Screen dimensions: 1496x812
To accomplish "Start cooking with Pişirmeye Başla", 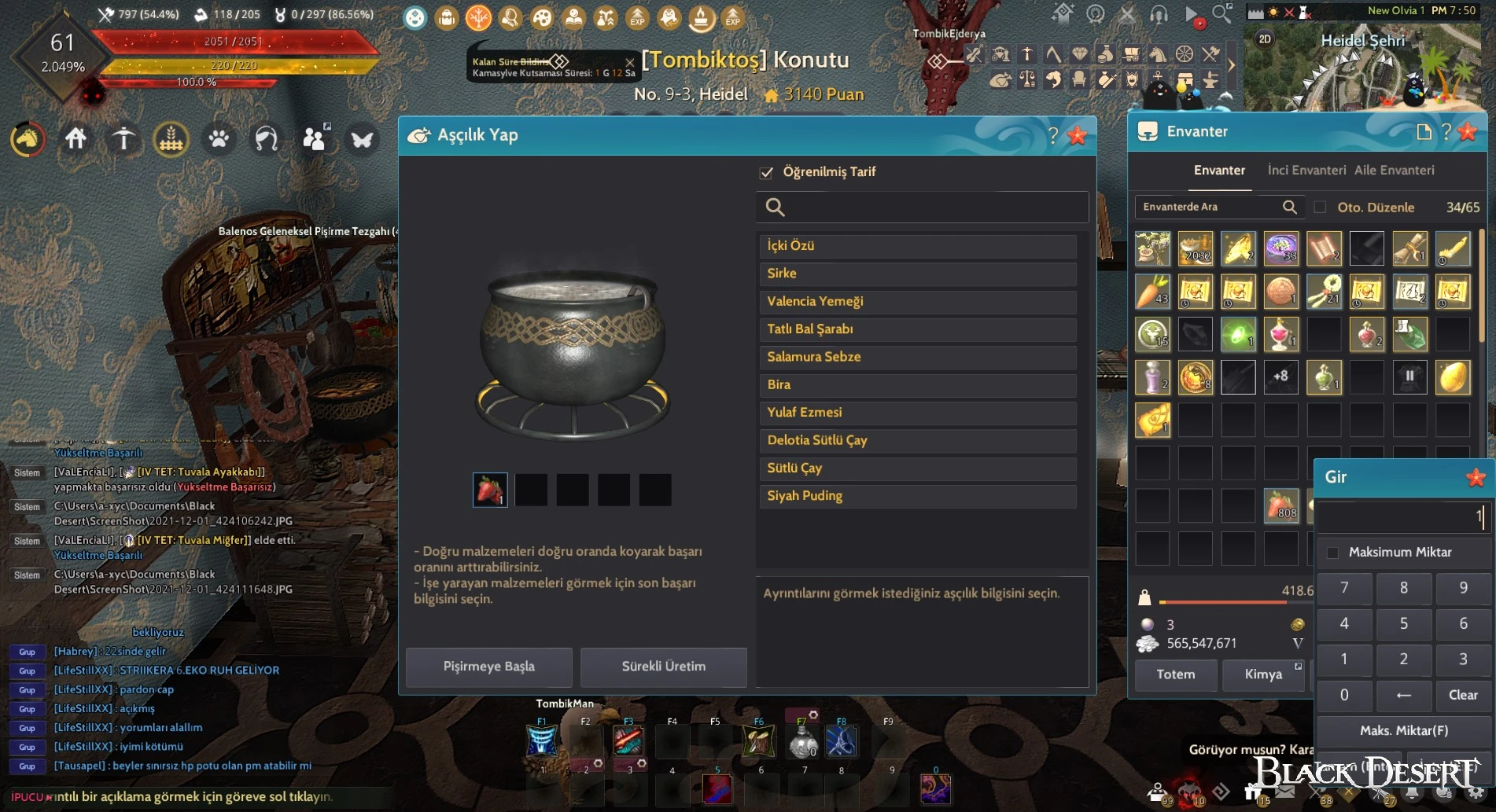I will [488, 667].
